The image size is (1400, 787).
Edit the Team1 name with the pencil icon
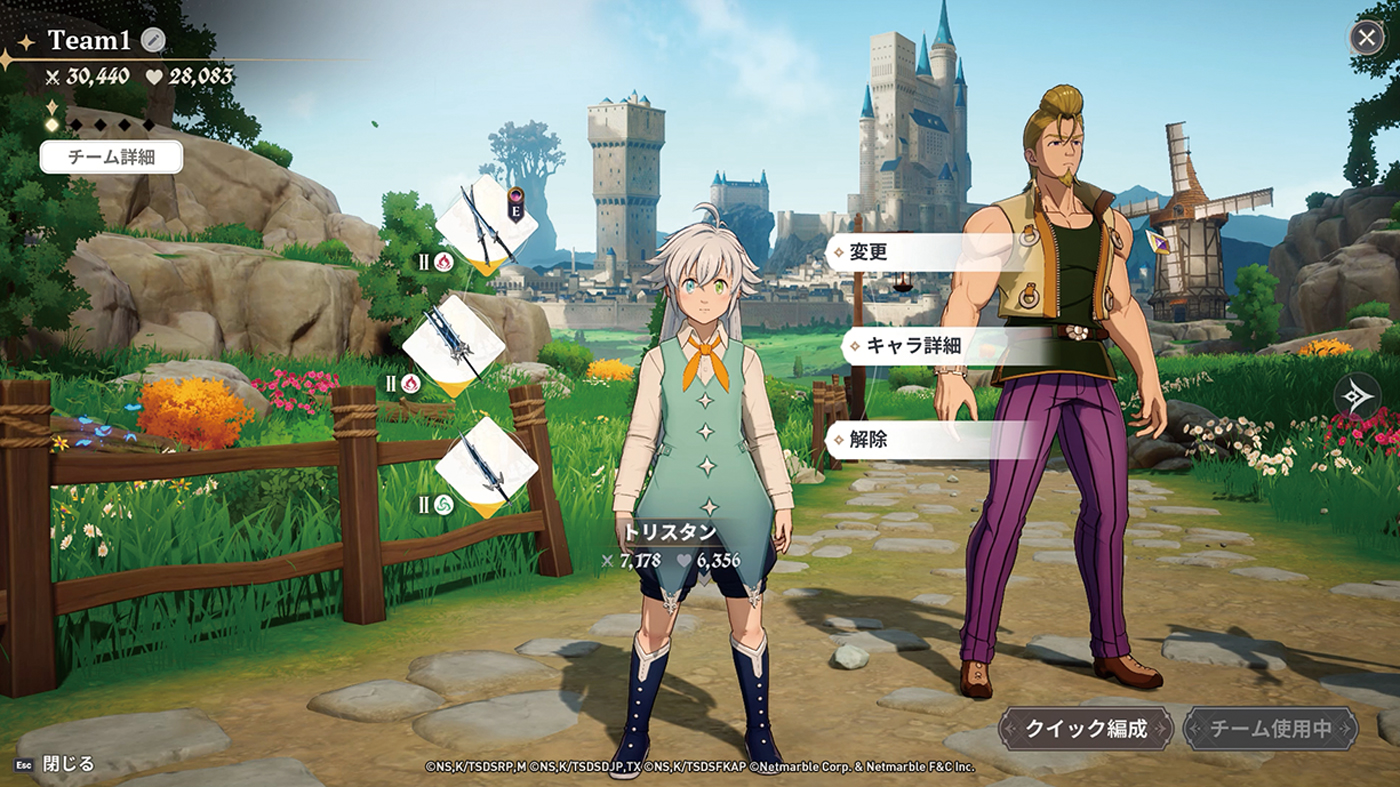(152, 40)
